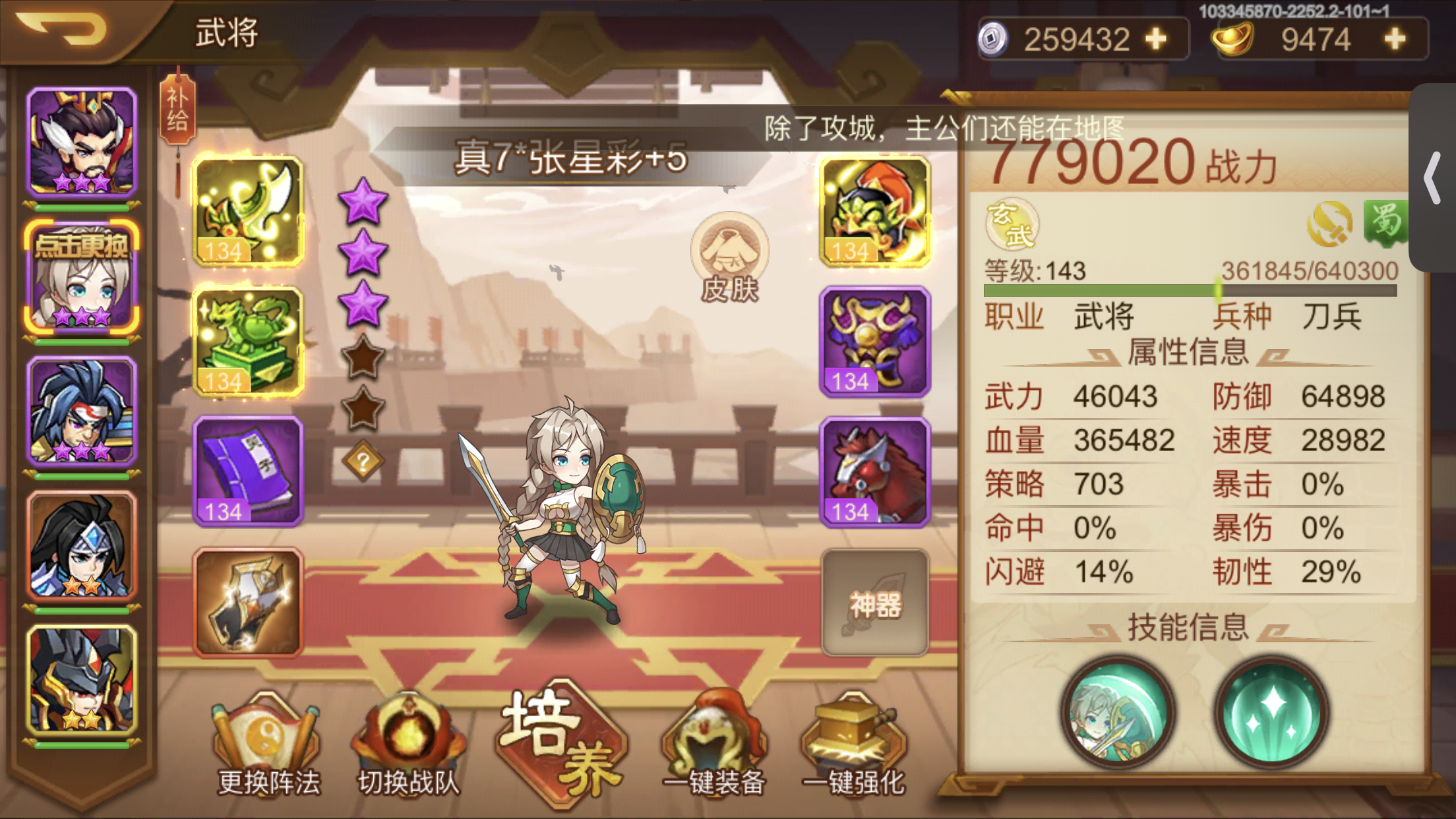This screenshot has width=1456, height=819.
Task: Collapse the panel using the right edge chevron
Action: point(1432,178)
